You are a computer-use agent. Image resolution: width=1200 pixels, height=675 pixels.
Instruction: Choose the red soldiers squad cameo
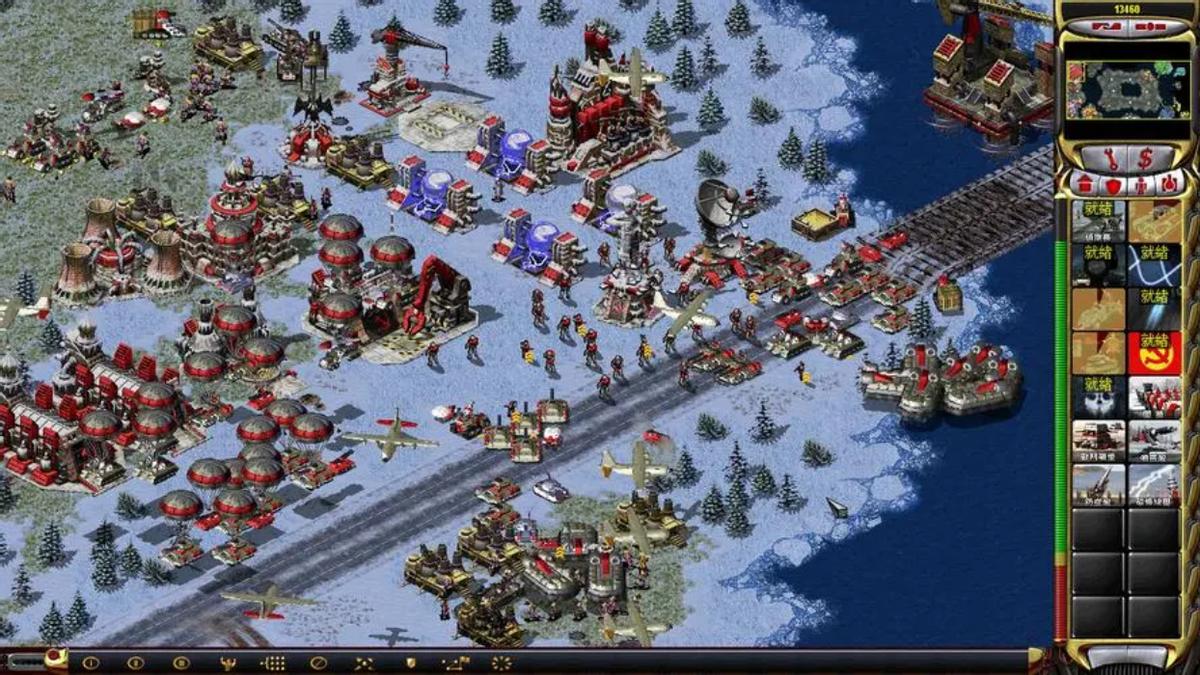click(x=1154, y=397)
